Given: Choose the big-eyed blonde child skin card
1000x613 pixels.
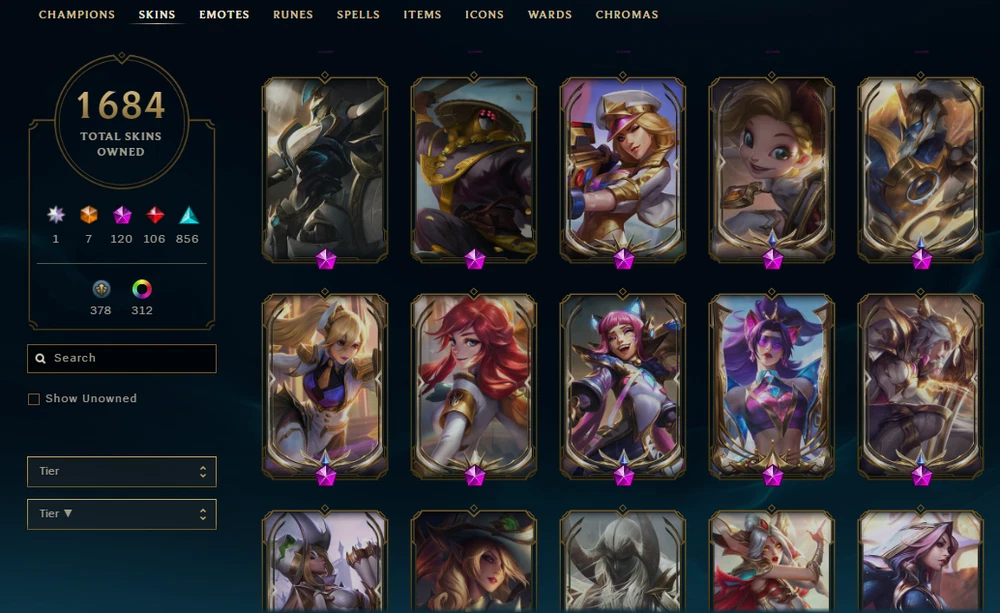Looking at the screenshot, I should (x=771, y=168).
